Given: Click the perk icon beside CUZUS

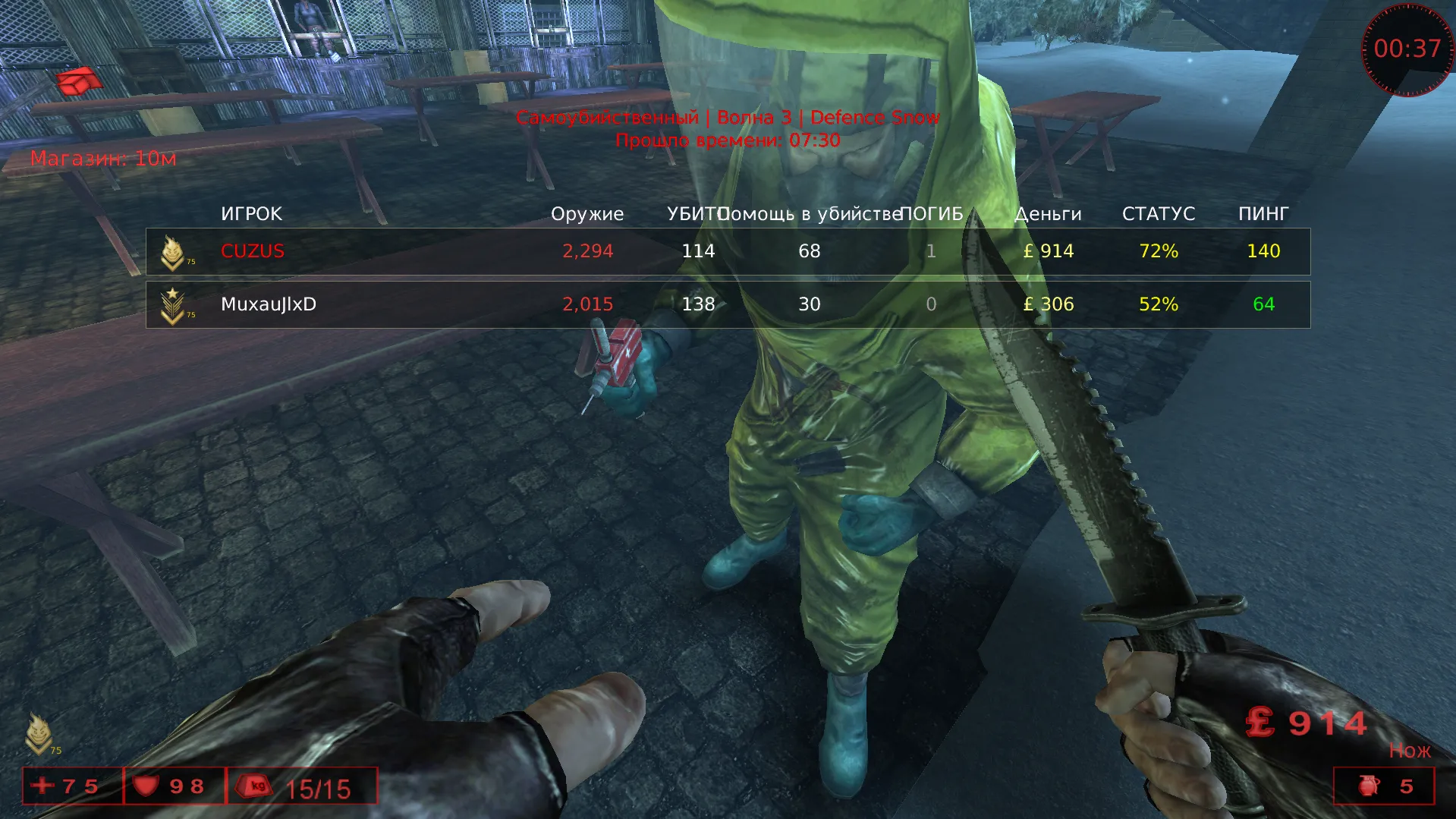Looking at the screenshot, I should tap(173, 252).
